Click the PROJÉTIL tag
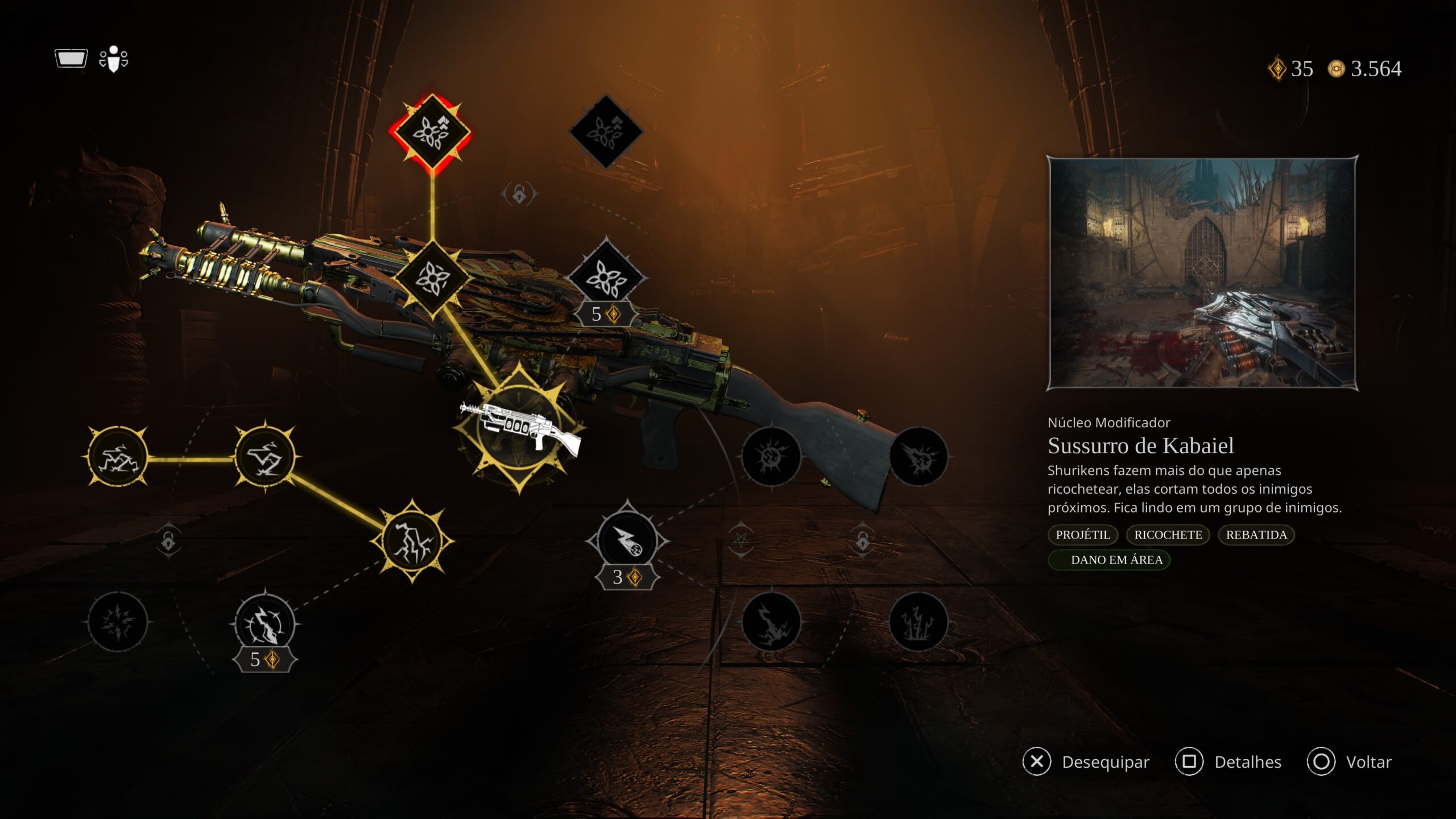Image resolution: width=1456 pixels, height=819 pixels. point(1083,535)
